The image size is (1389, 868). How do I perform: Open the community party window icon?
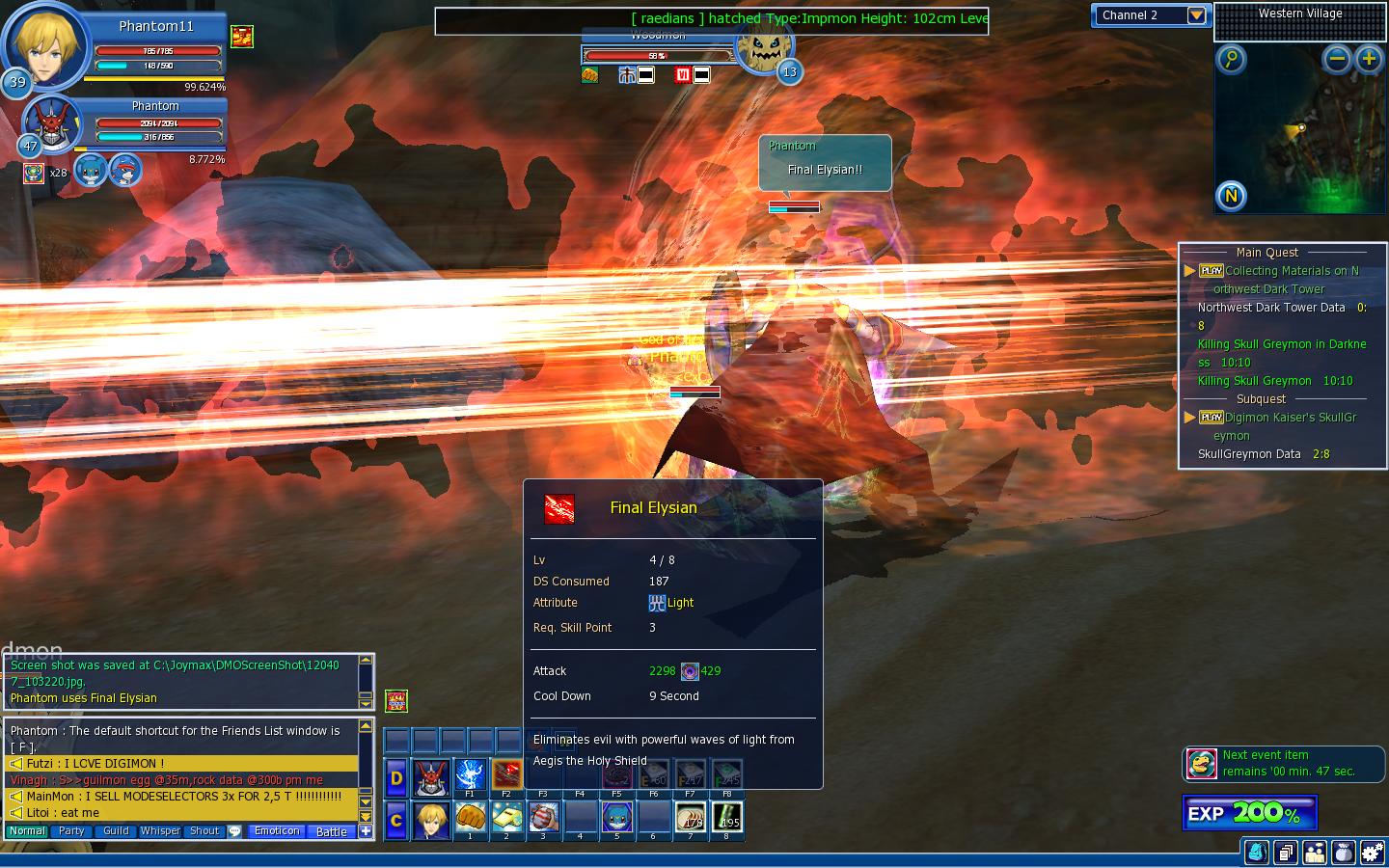[x=1315, y=852]
